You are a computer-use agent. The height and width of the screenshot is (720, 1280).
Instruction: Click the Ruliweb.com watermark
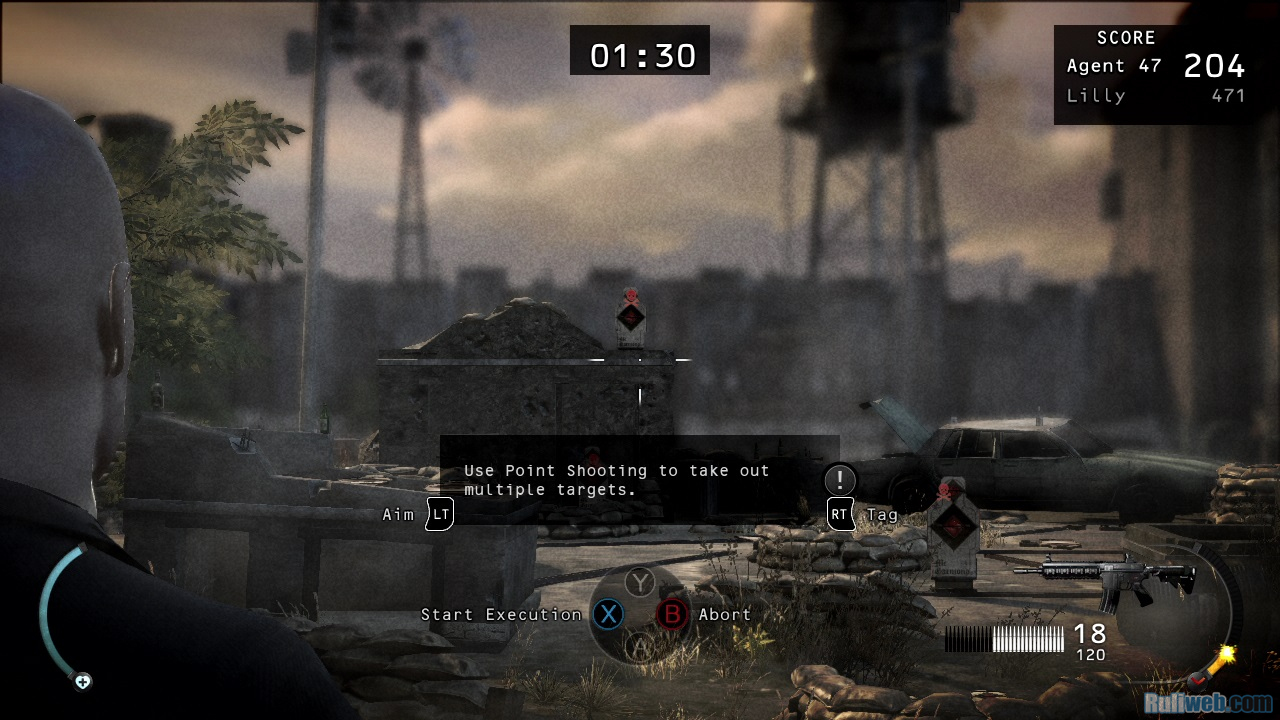click(1207, 703)
